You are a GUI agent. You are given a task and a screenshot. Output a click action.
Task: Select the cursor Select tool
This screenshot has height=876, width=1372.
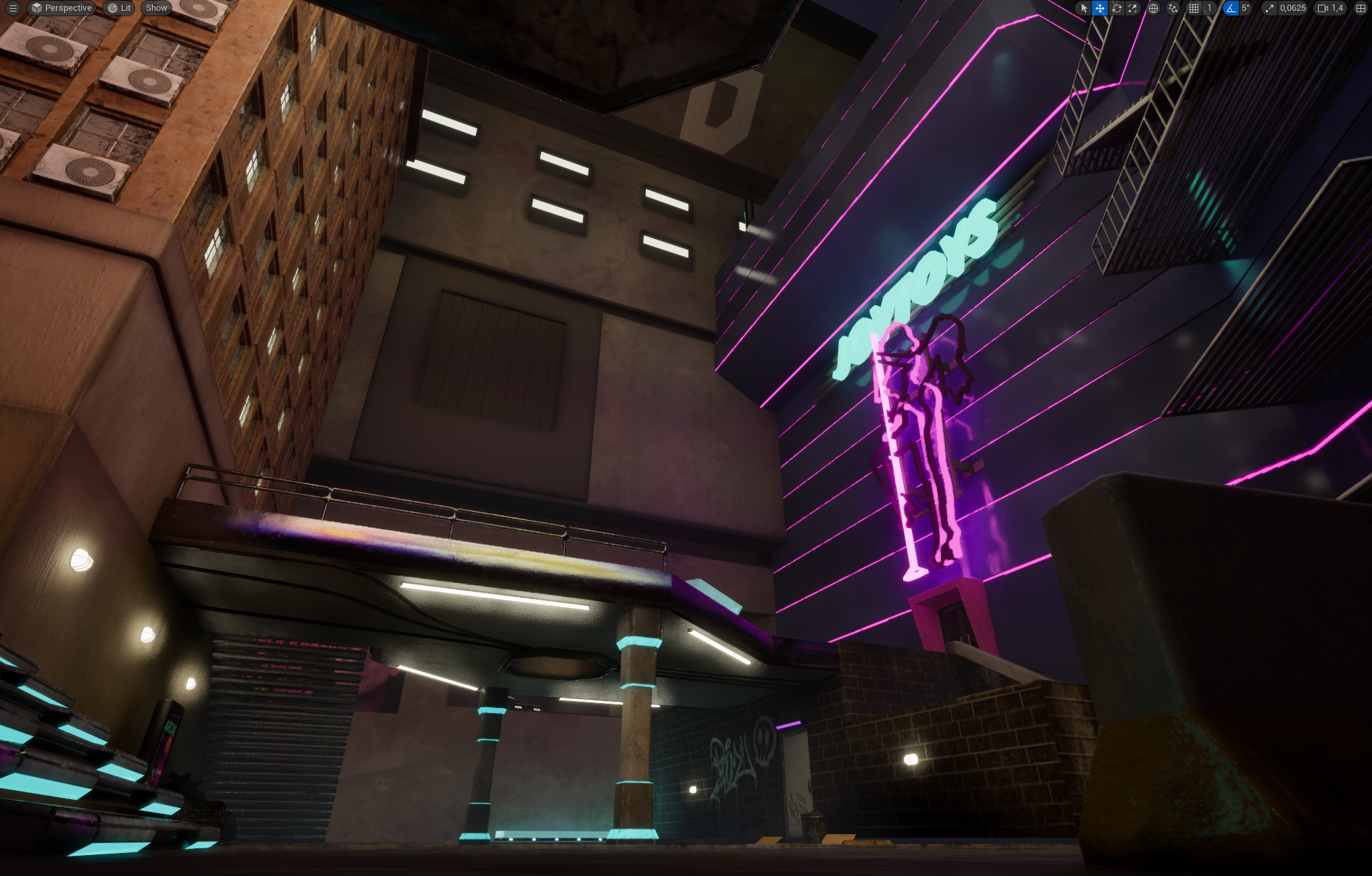click(x=1084, y=8)
